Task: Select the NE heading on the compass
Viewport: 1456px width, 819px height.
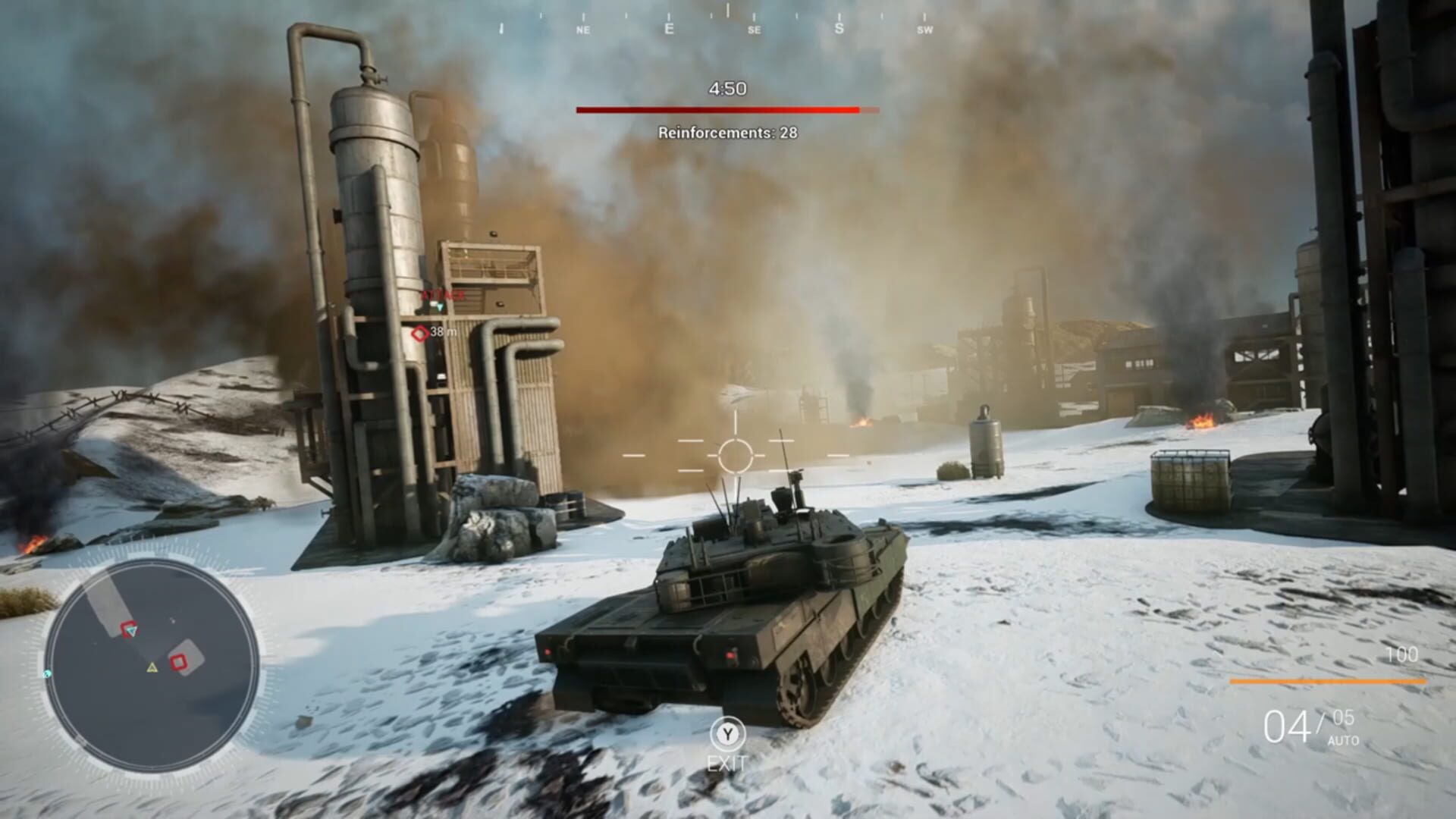Action: pos(582,30)
